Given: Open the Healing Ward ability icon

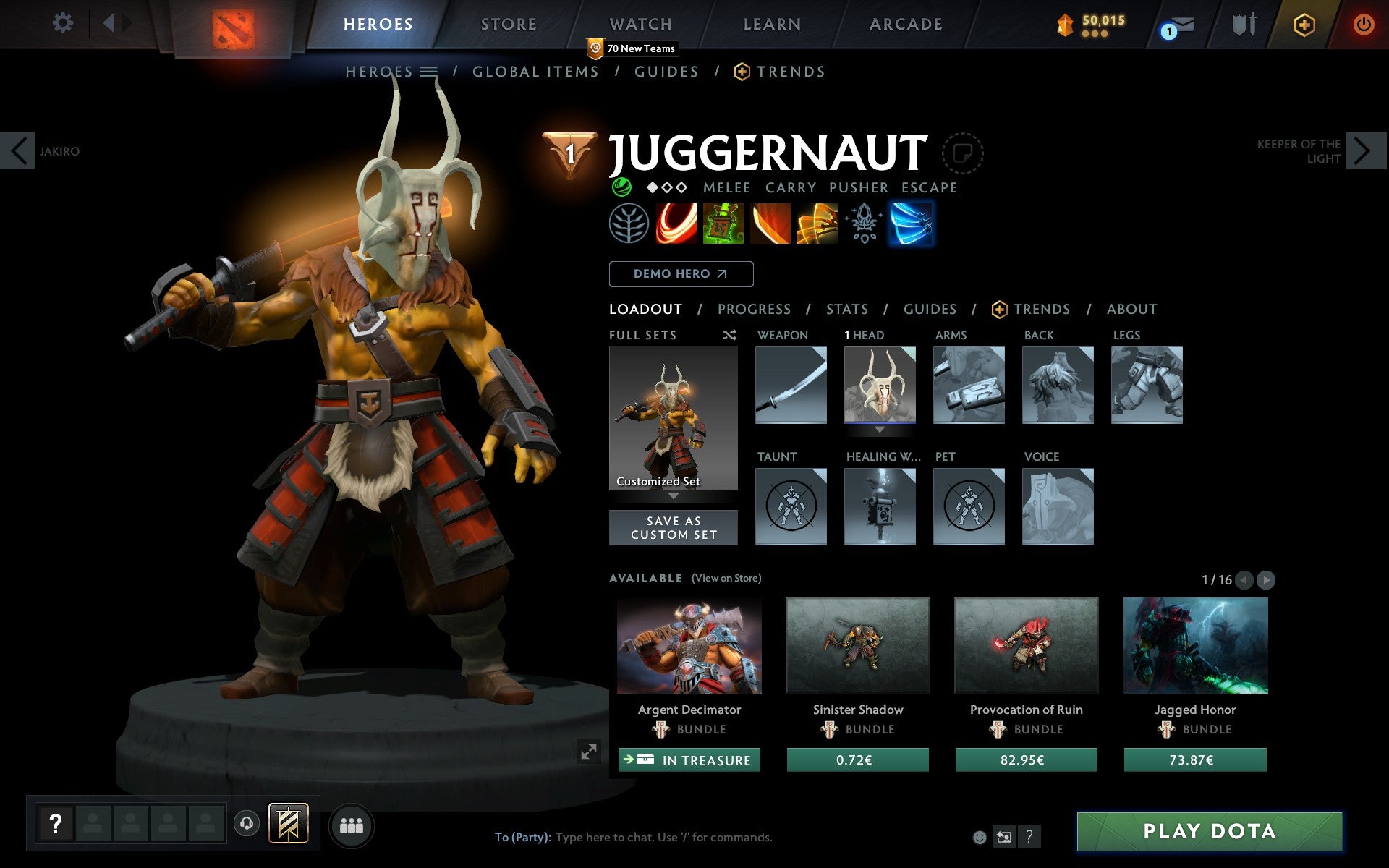Looking at the screenshot, I should pos(723,224).
